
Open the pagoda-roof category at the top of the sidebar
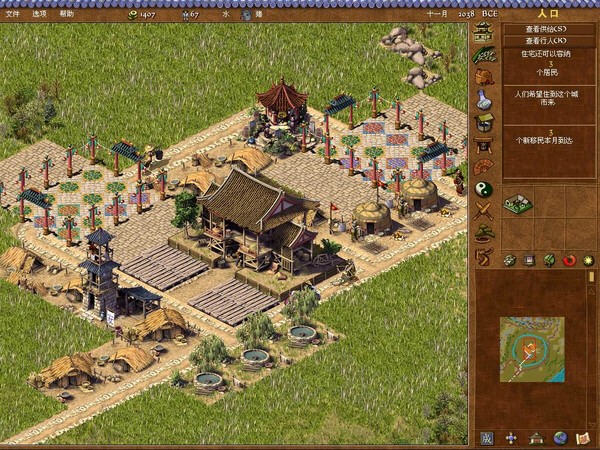(484, 32)
